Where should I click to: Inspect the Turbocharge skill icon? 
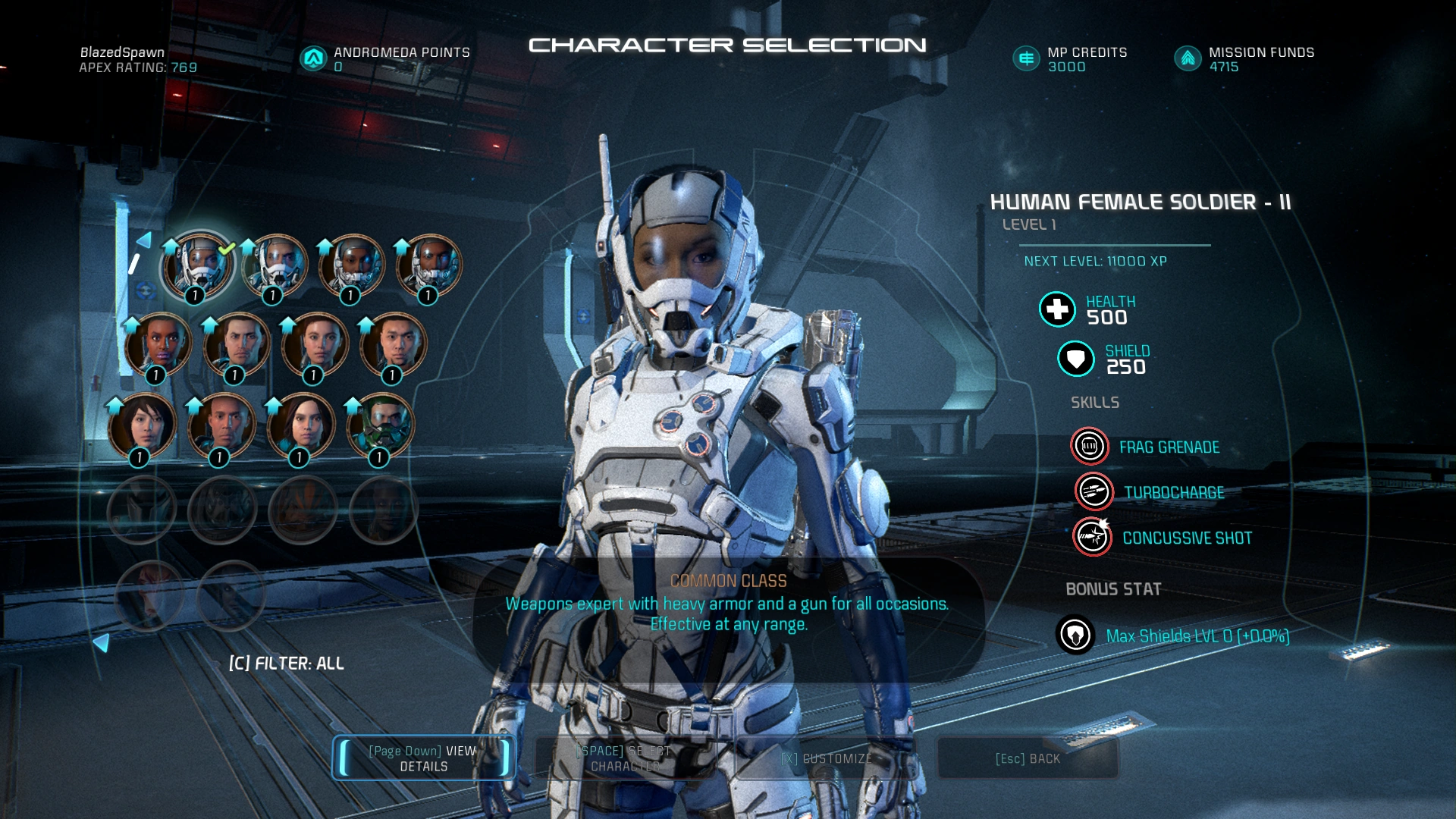pyautogui.click(x=1094, y=492)
